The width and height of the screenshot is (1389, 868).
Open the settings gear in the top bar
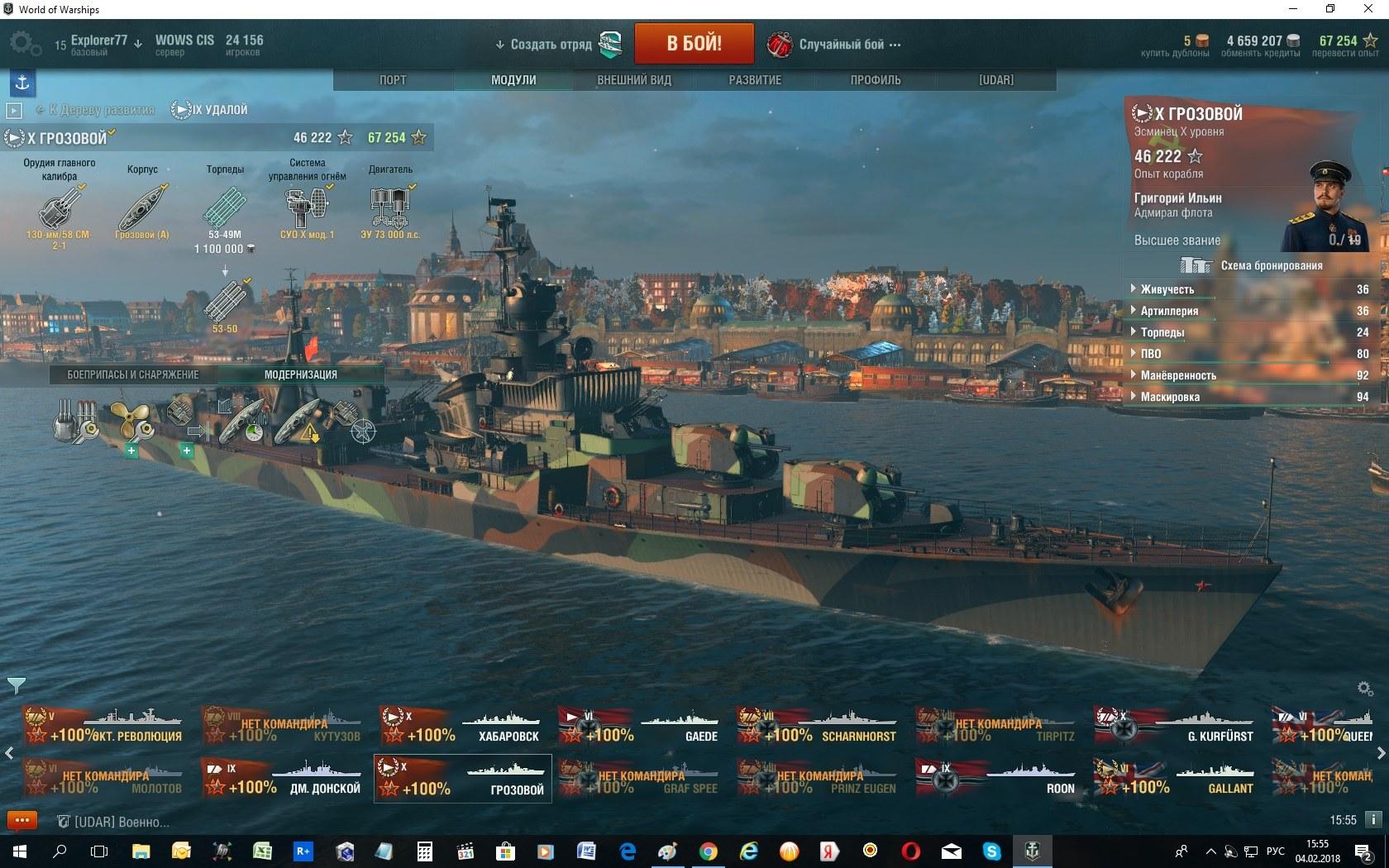[x=23, y=43]
